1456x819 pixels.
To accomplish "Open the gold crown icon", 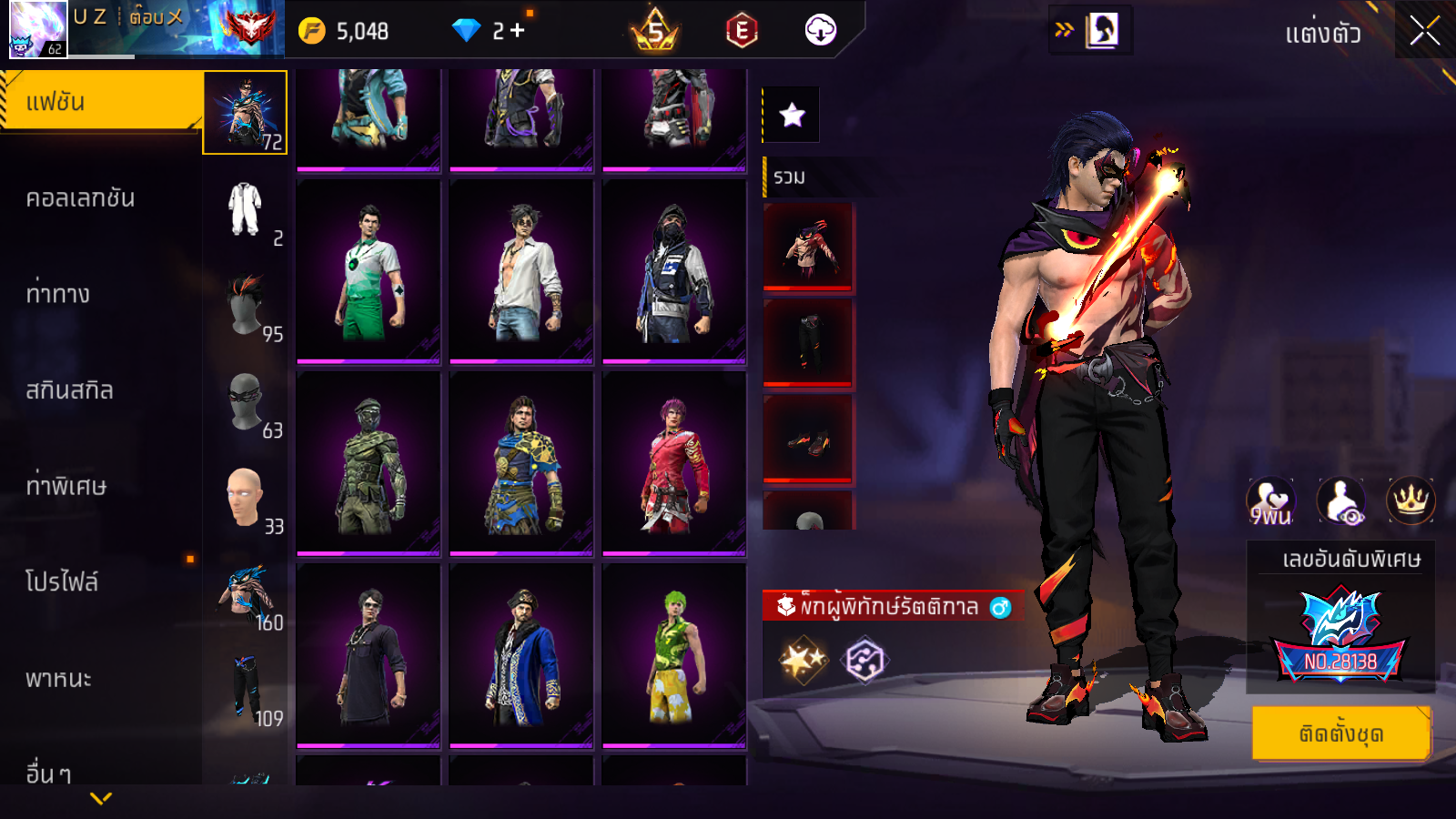I will 1410,500.
